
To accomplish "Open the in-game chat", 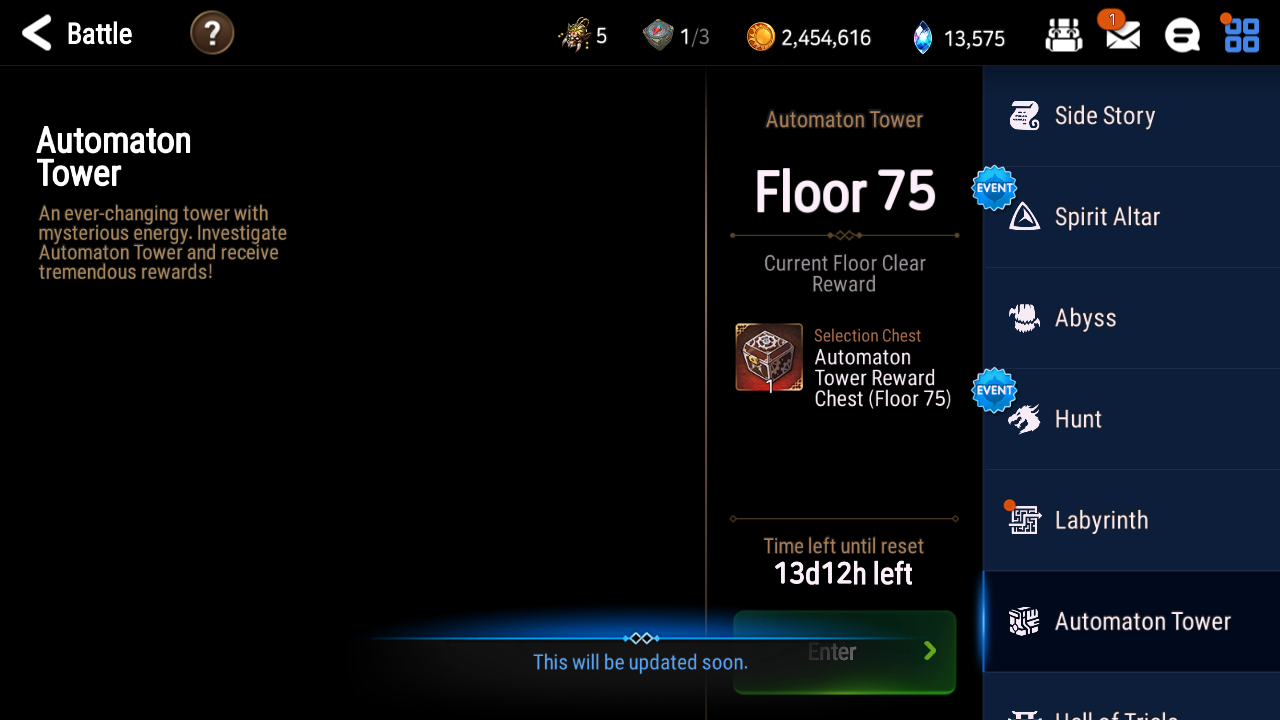I will pos(1183,33).
